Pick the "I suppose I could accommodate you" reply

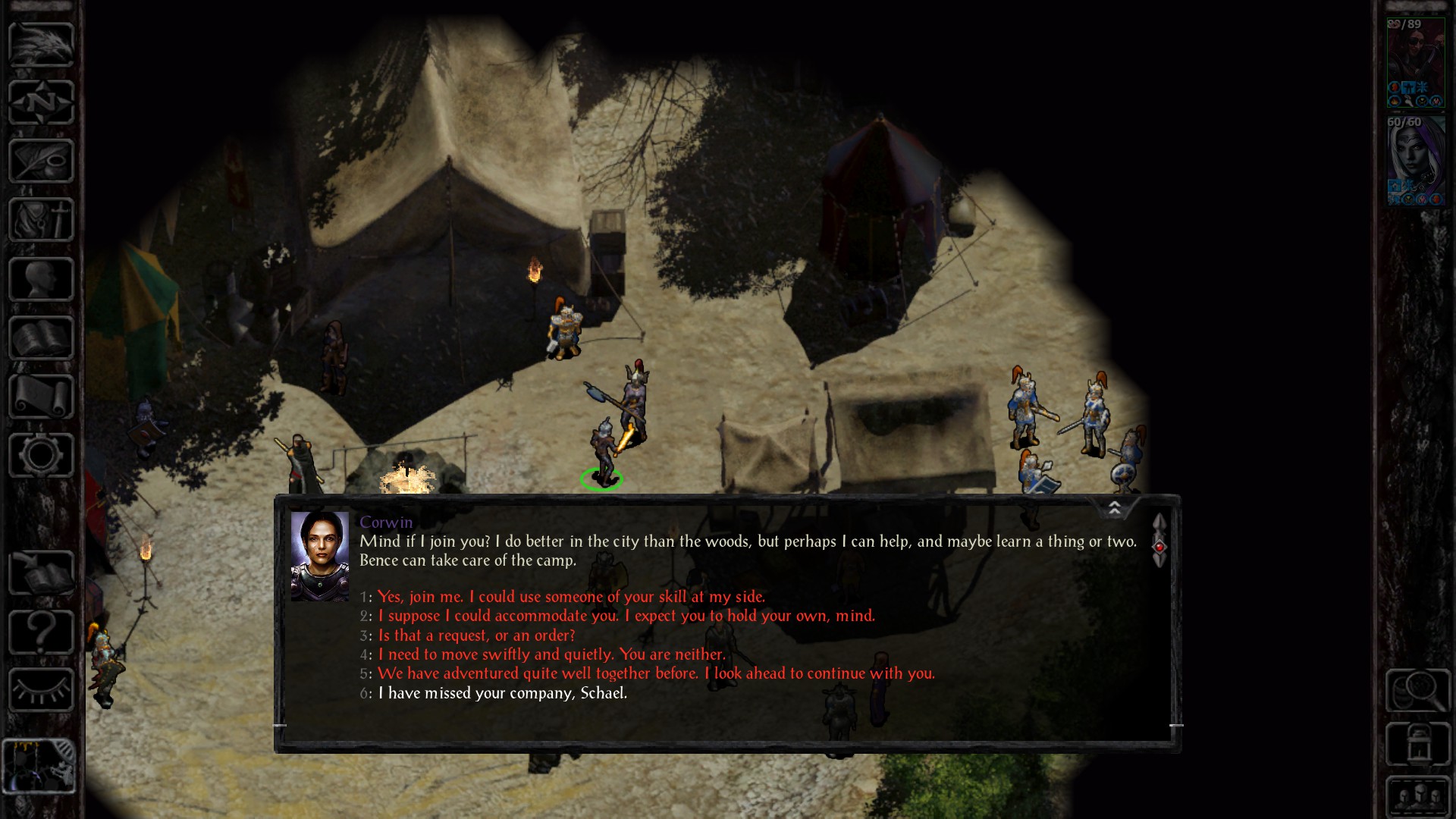click(x=626, y=616)
